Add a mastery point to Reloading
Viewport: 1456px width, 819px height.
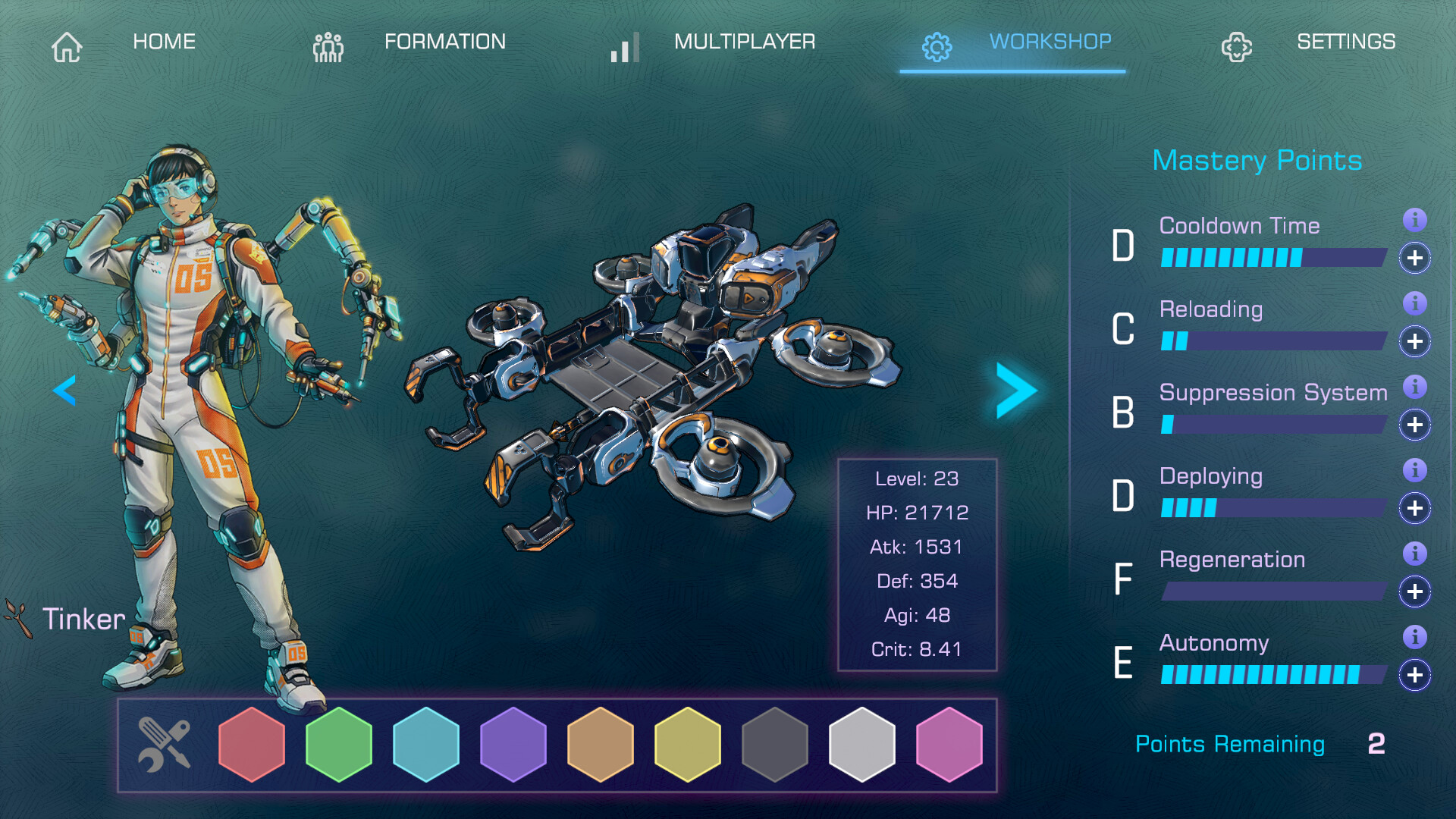coord(1414,342)
